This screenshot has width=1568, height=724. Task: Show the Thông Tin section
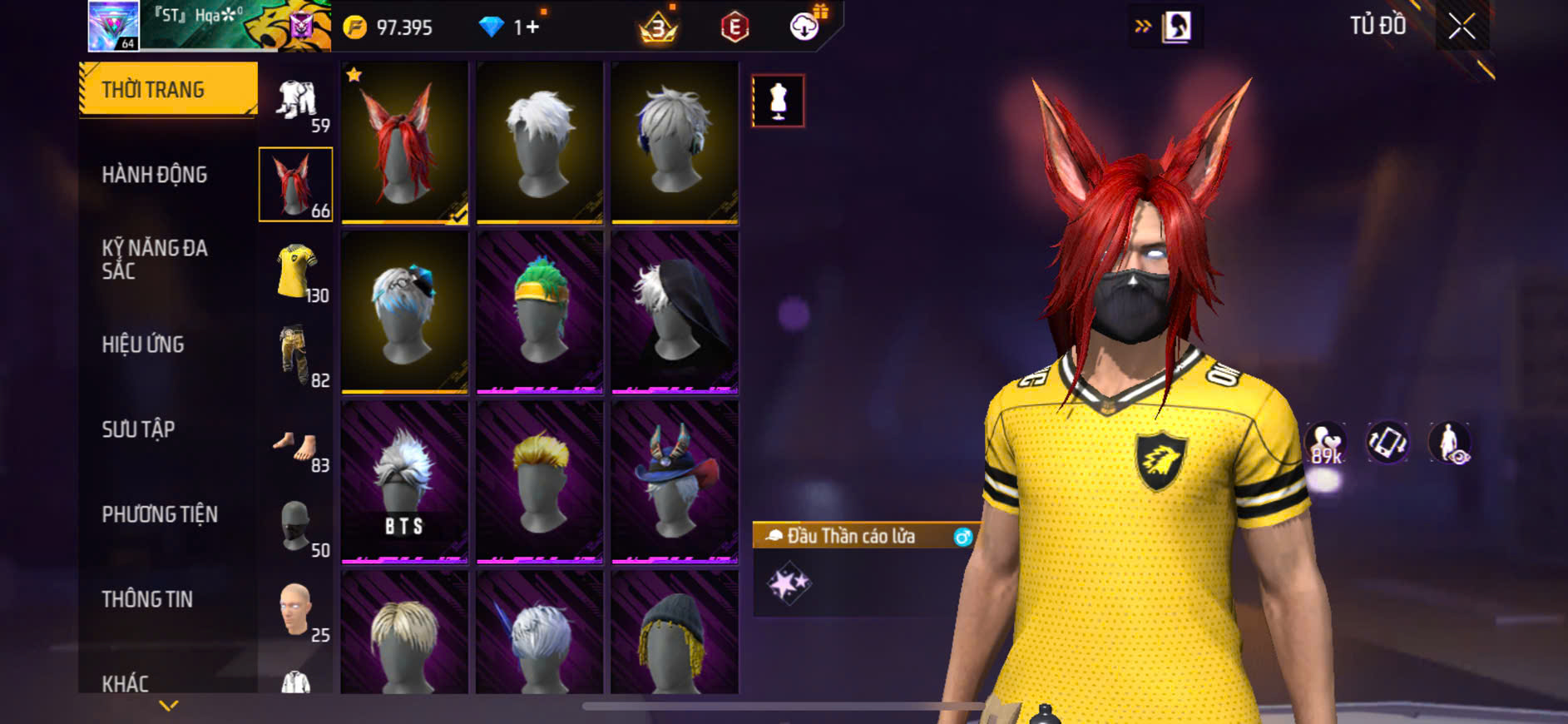pyautogui.click(x=147, y=599)
